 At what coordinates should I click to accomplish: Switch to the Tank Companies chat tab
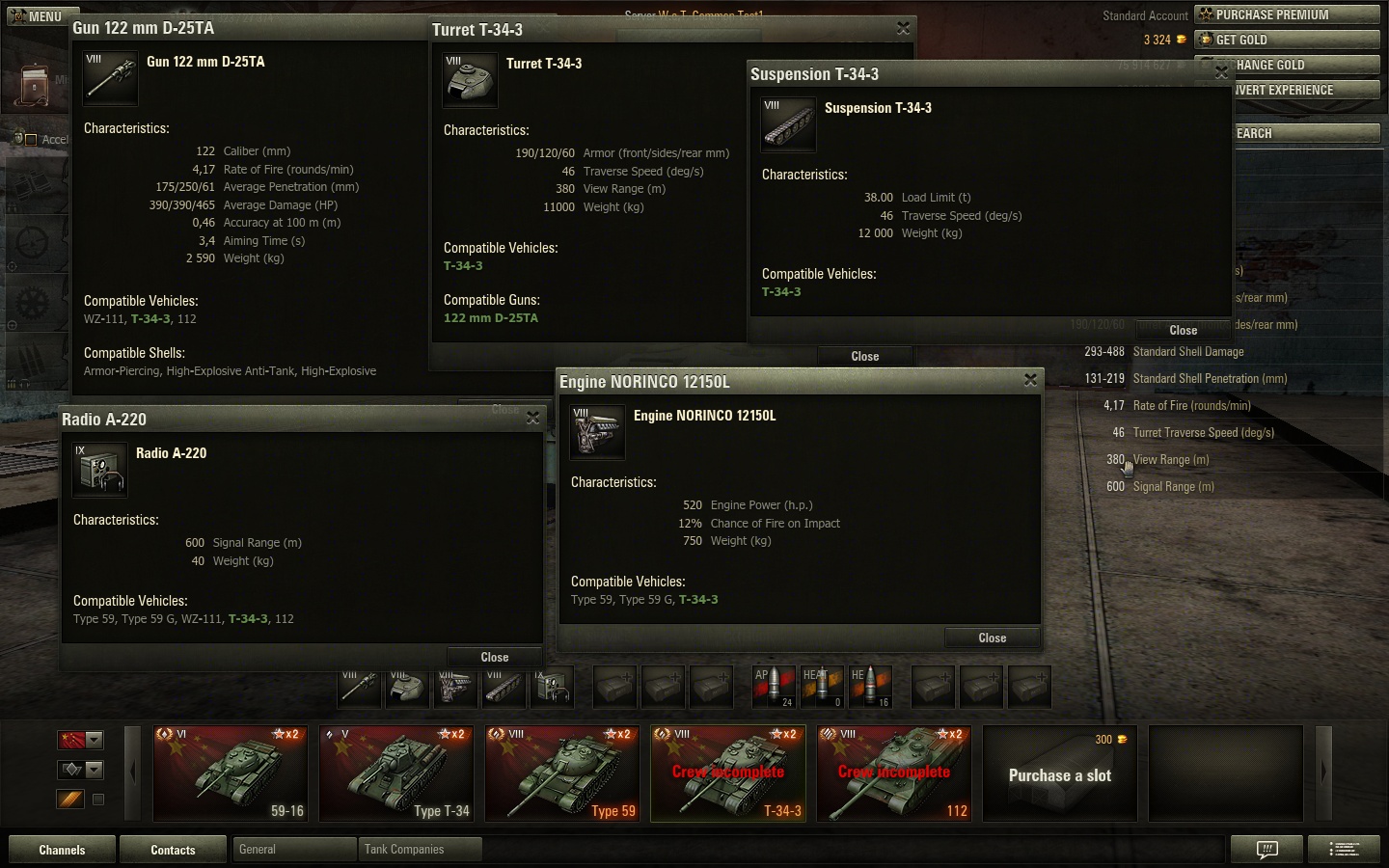419,850
